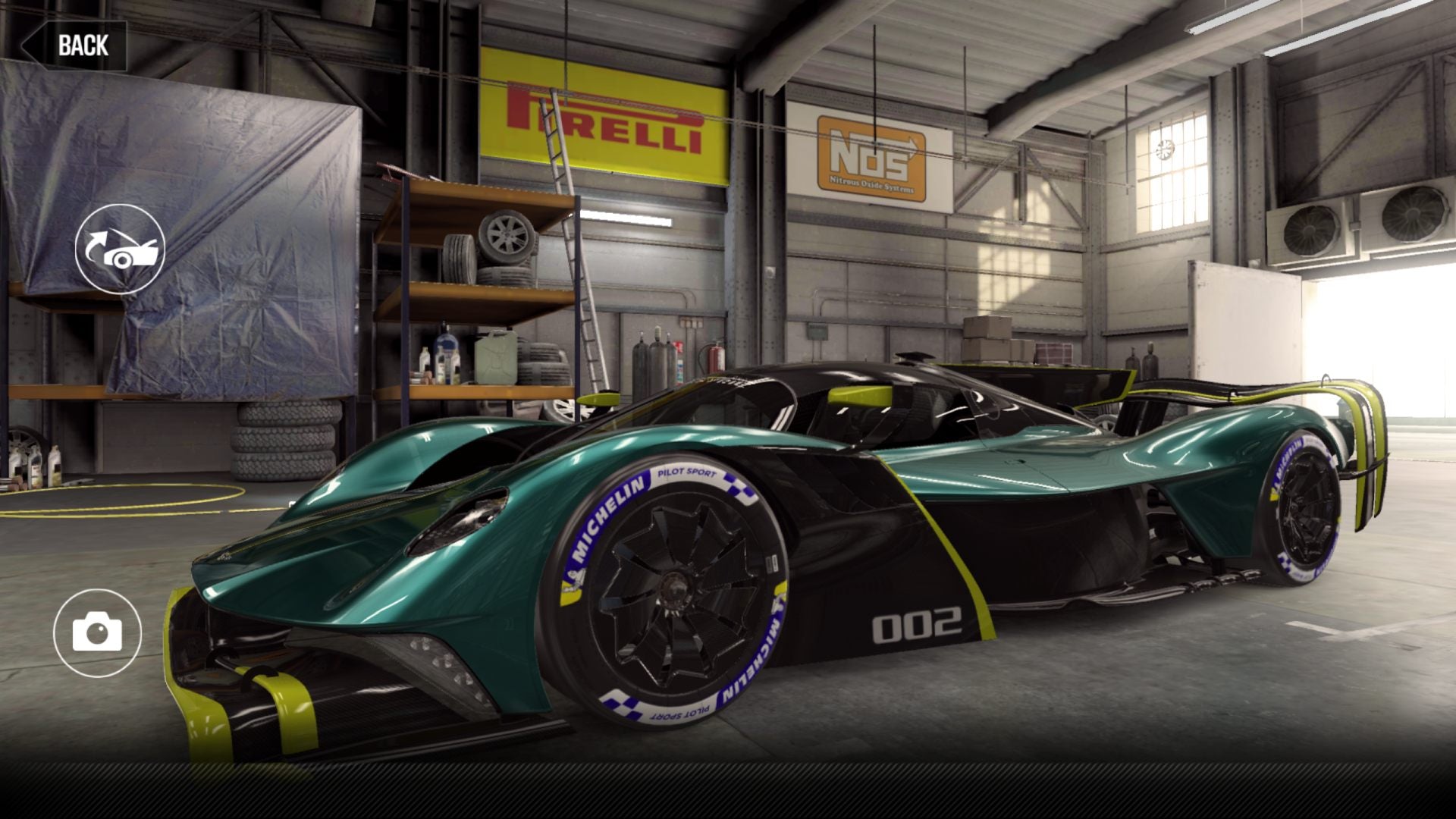This screenshot has width=1456, height=819.
Task: Go back using the BACK button
Action: (x=76, y=45)
